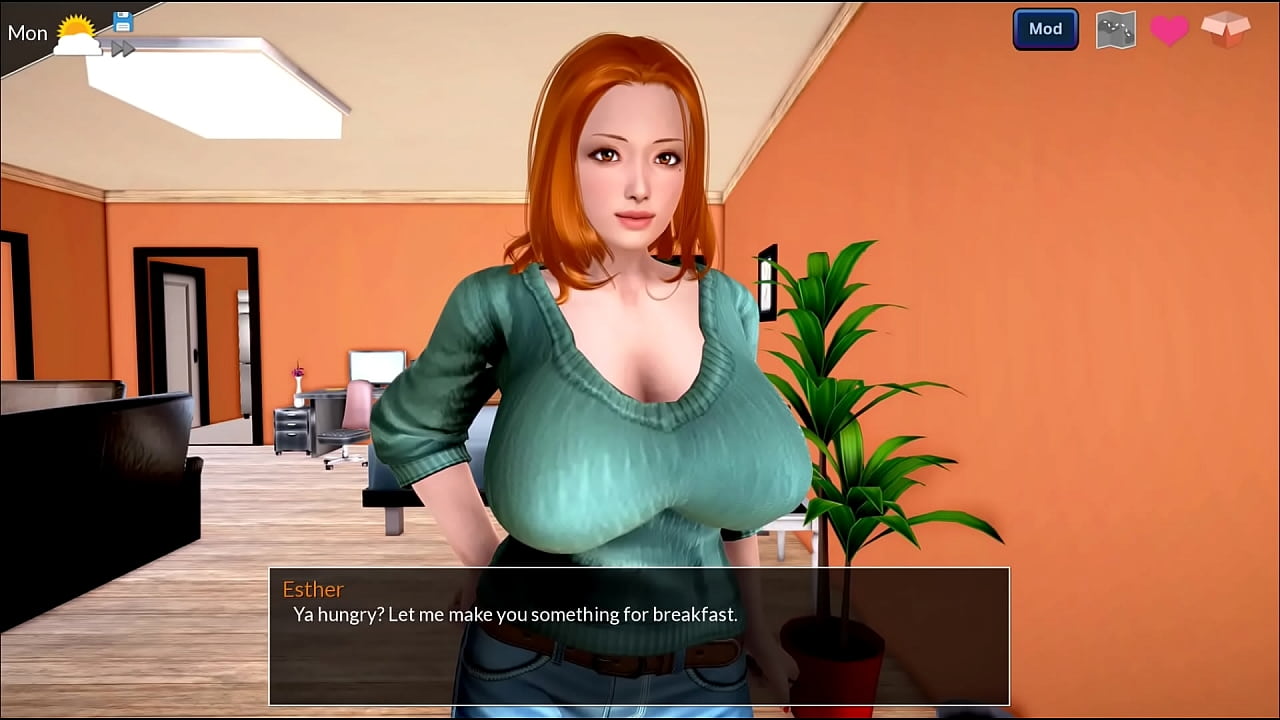Toggle the fast-forward skip arrows

coord(122,48)
